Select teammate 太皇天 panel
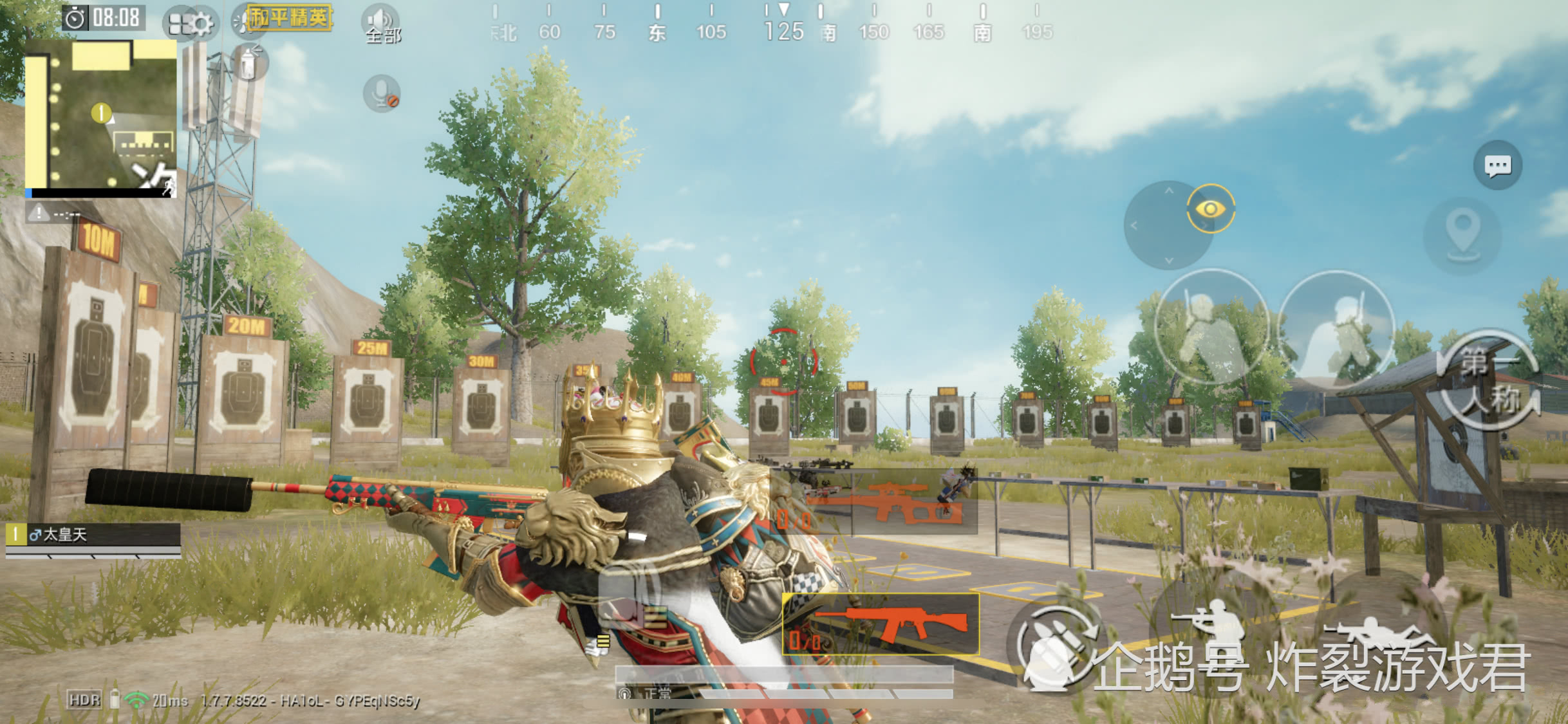 (x=93, y=535)
